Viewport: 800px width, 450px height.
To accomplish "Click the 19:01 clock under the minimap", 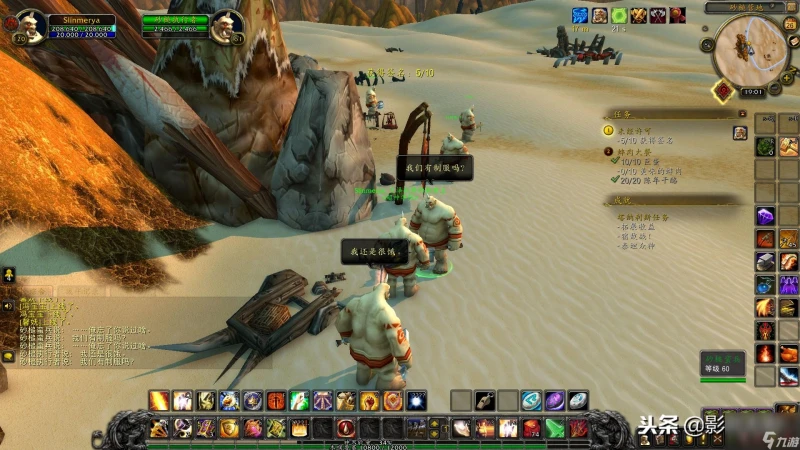I will [751, 91].
